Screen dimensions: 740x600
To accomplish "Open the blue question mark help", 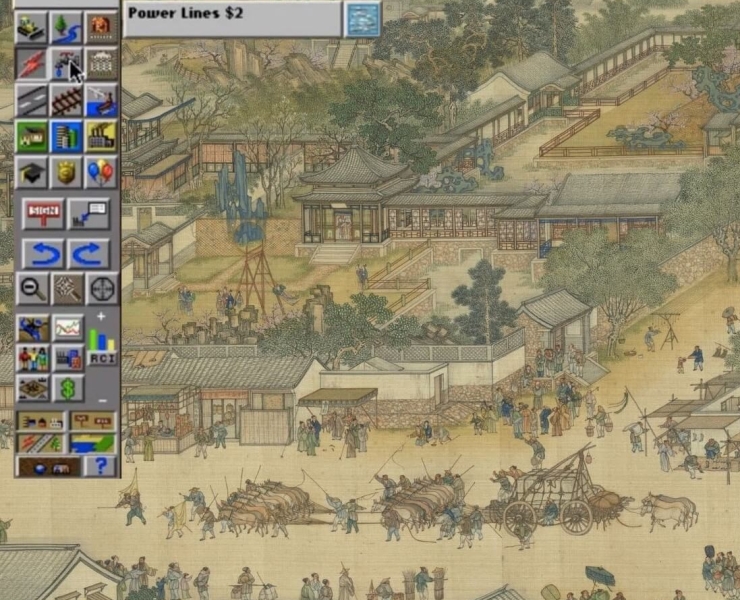I will 99,466.
